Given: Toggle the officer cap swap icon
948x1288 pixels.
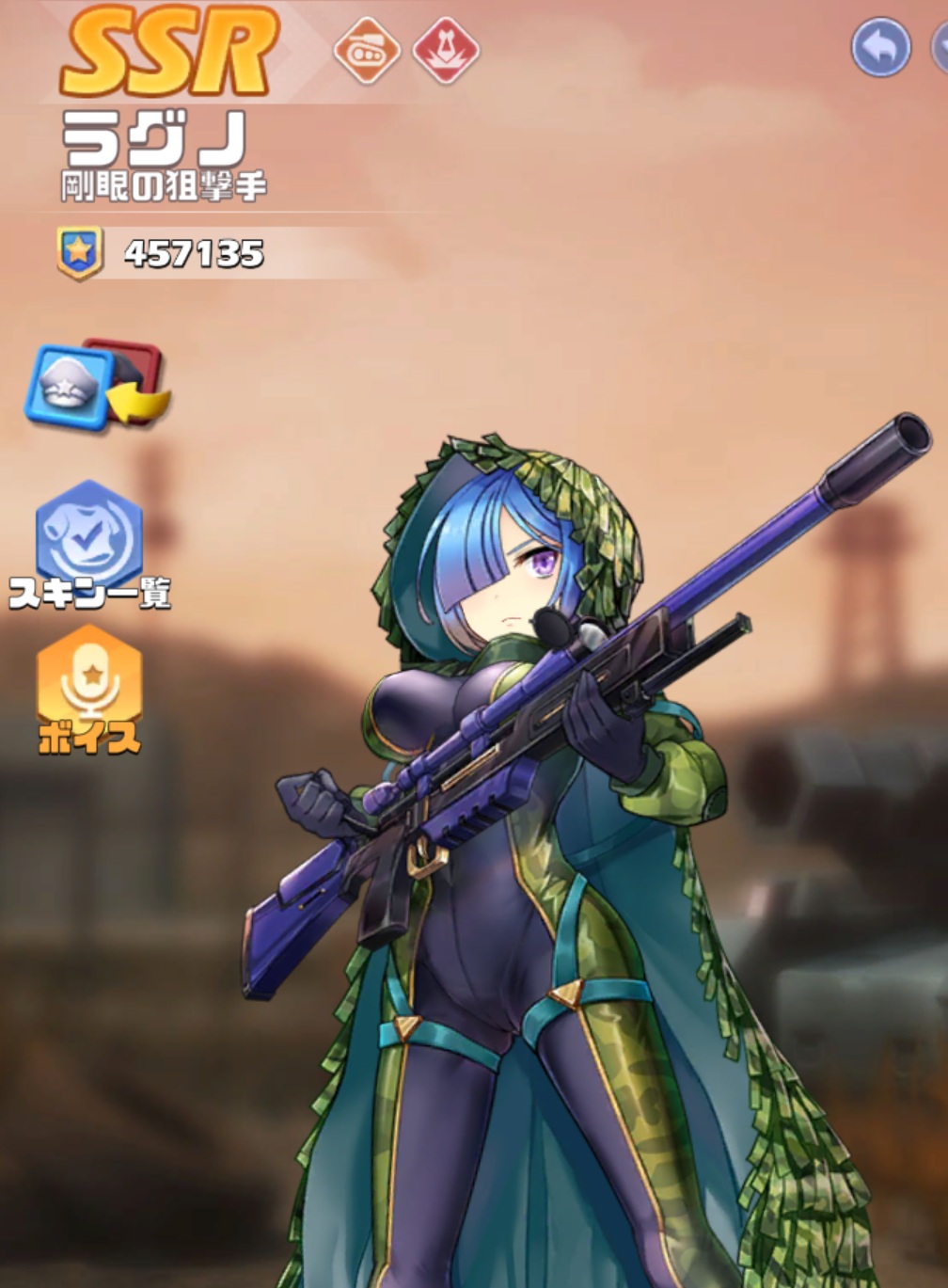Looking at the screenshot, I should tap(96, 386).
